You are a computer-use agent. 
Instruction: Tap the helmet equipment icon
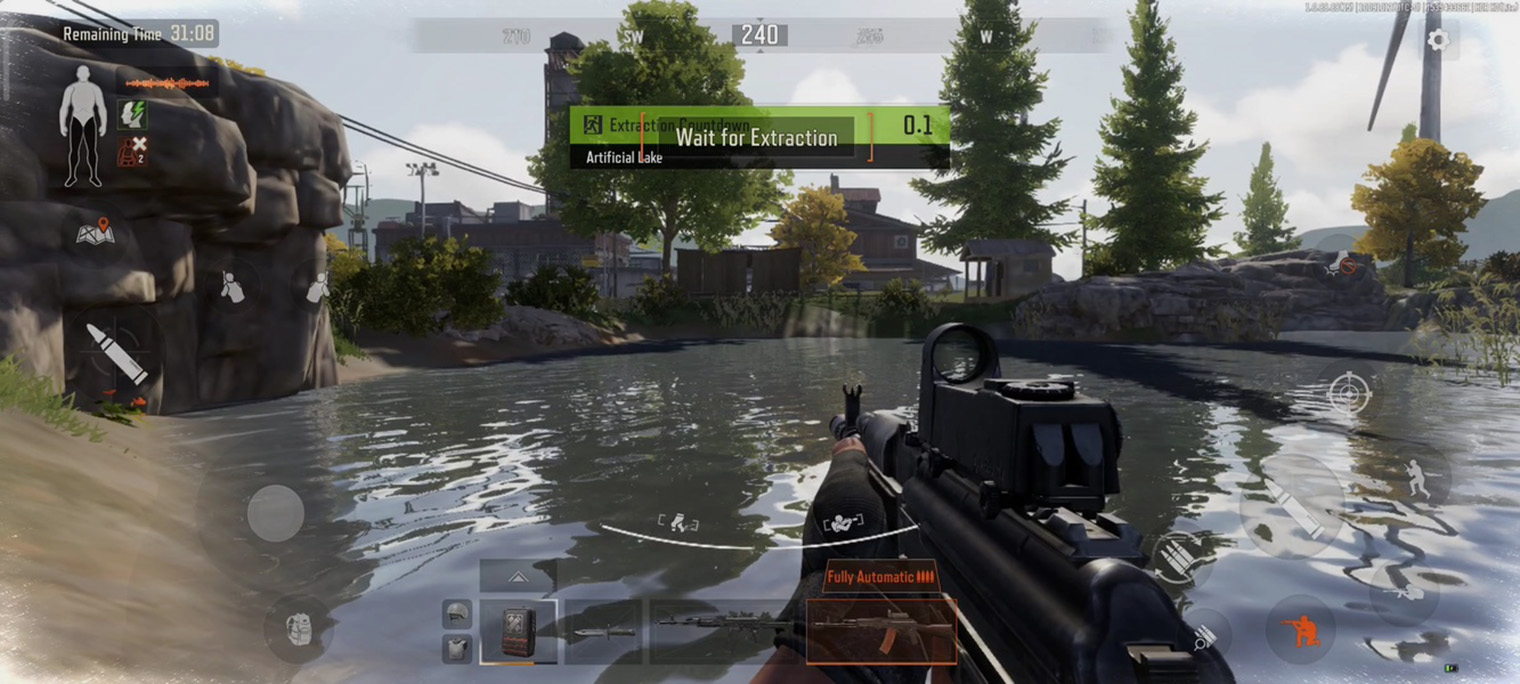(457, 613)
